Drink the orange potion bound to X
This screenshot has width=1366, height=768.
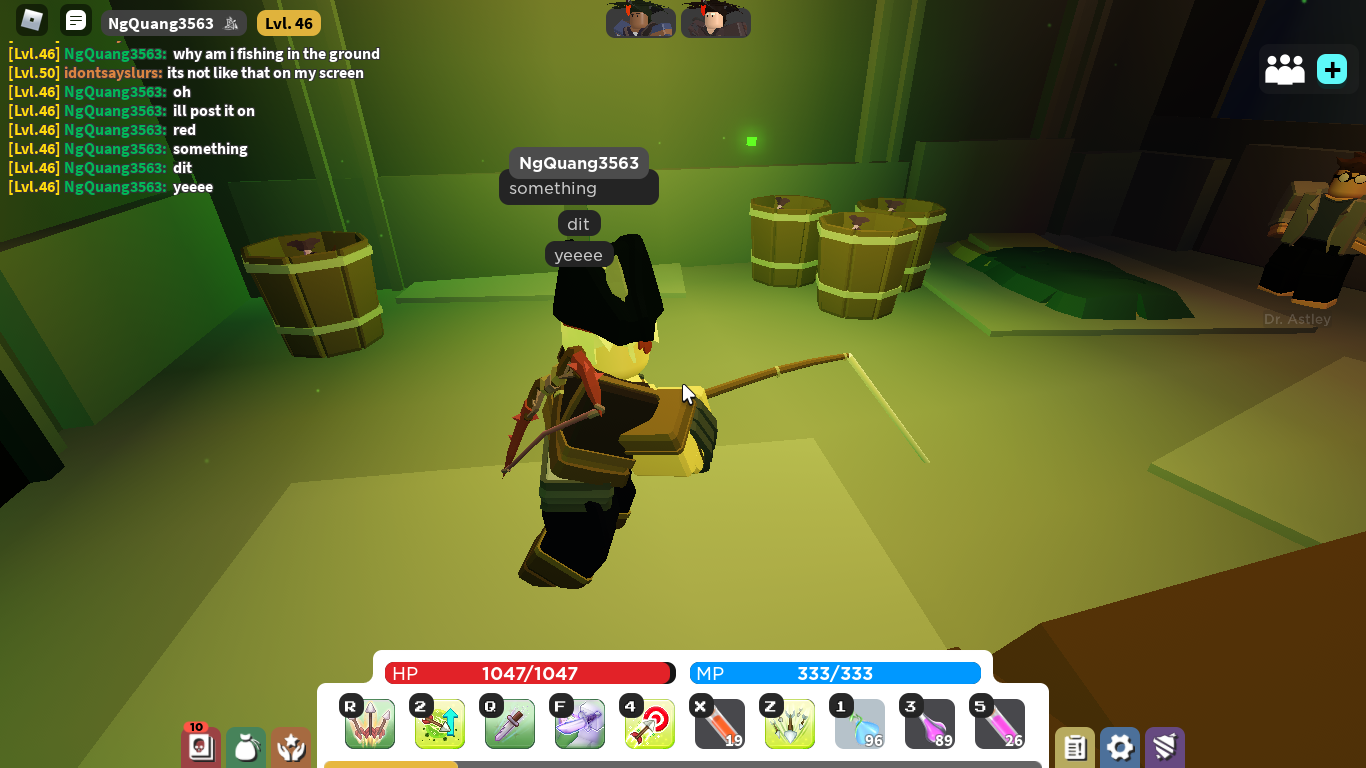[x=719, y=723]
